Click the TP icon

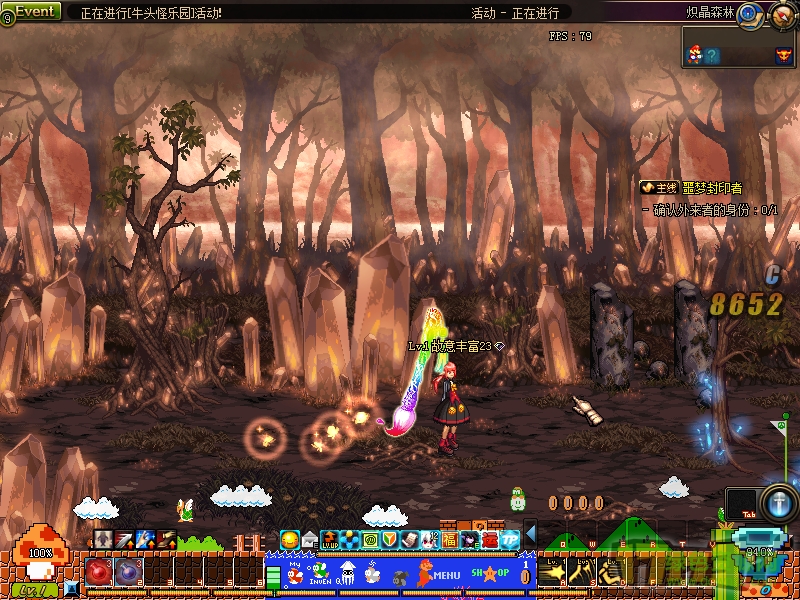511,540
